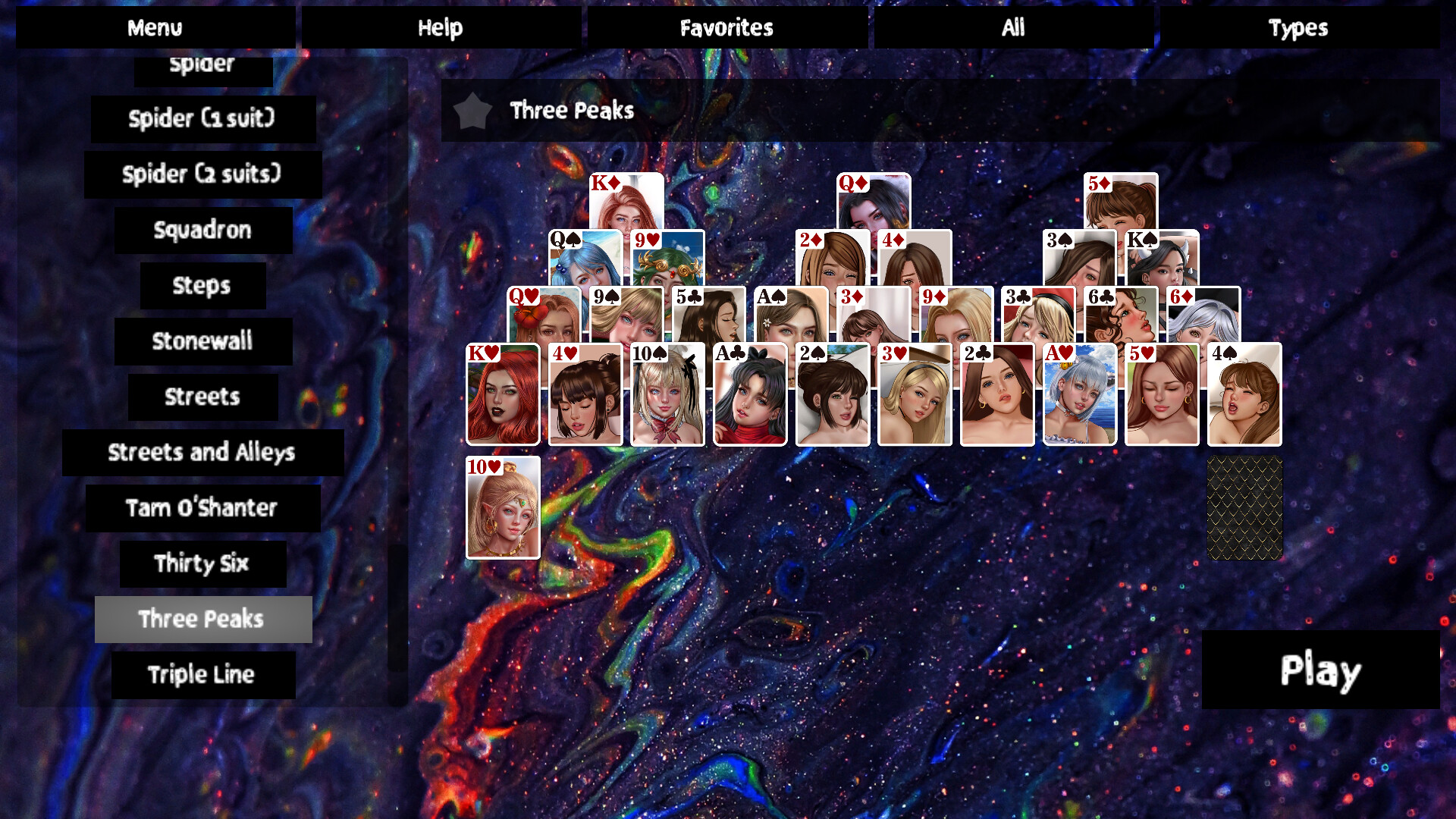Image resolution: width=1456 pixels, height=819 pixels.
Task: Open the Menu bar item
Action: tap(155, 27)
